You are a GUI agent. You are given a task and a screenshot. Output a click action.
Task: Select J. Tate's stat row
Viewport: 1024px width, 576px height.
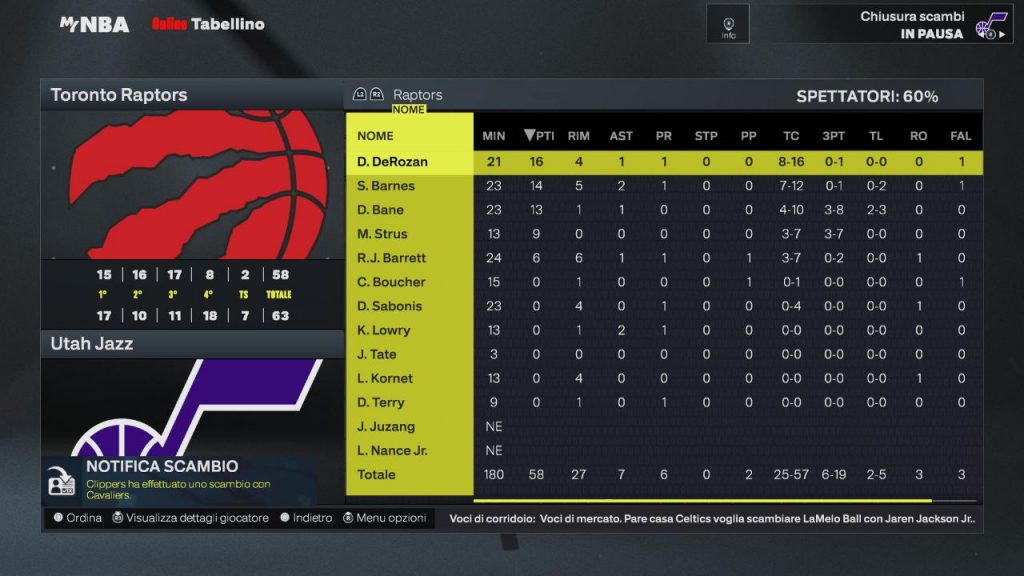click(x=377, y=354)
